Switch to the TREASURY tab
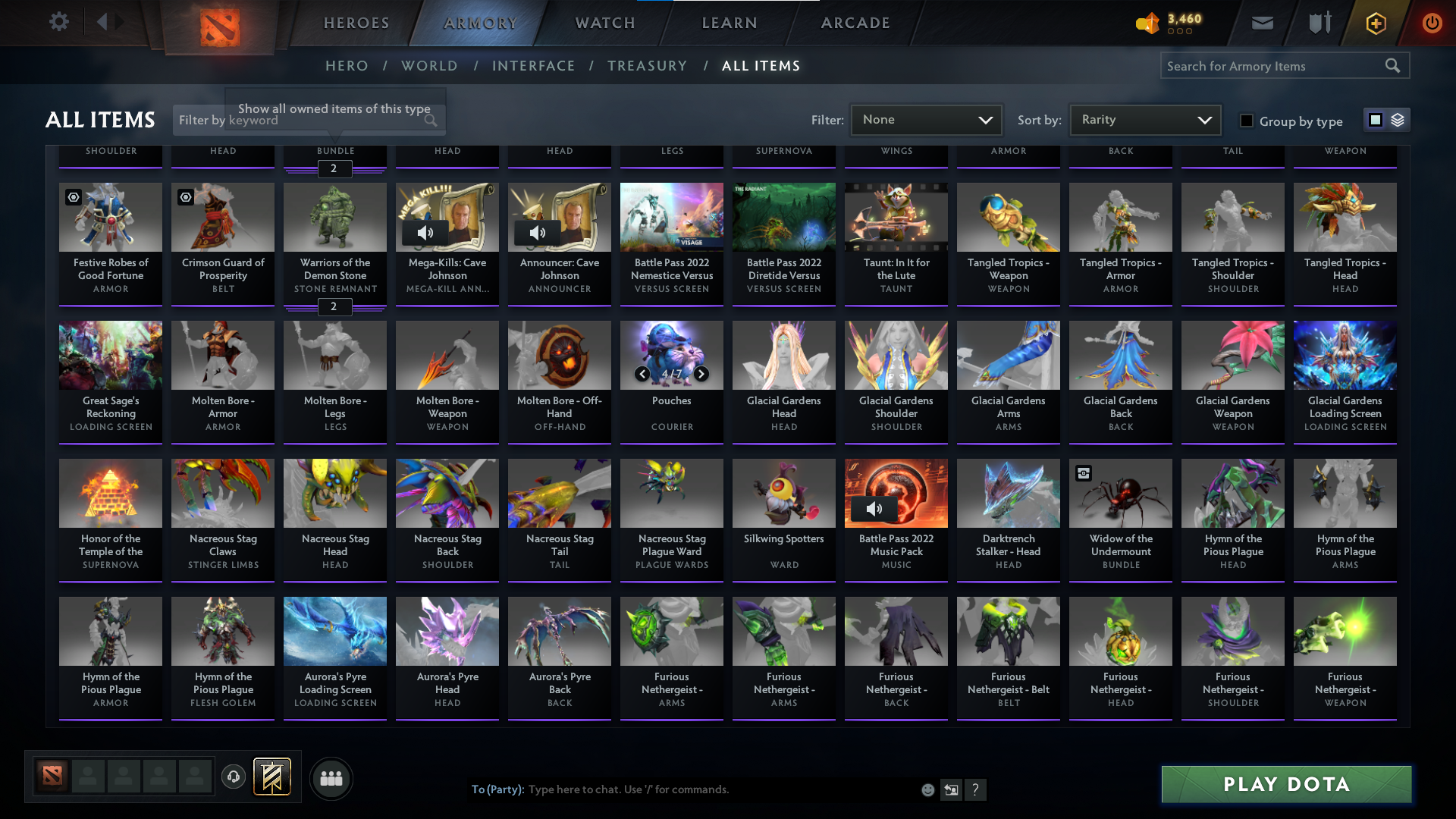 [x=647, y=66]
